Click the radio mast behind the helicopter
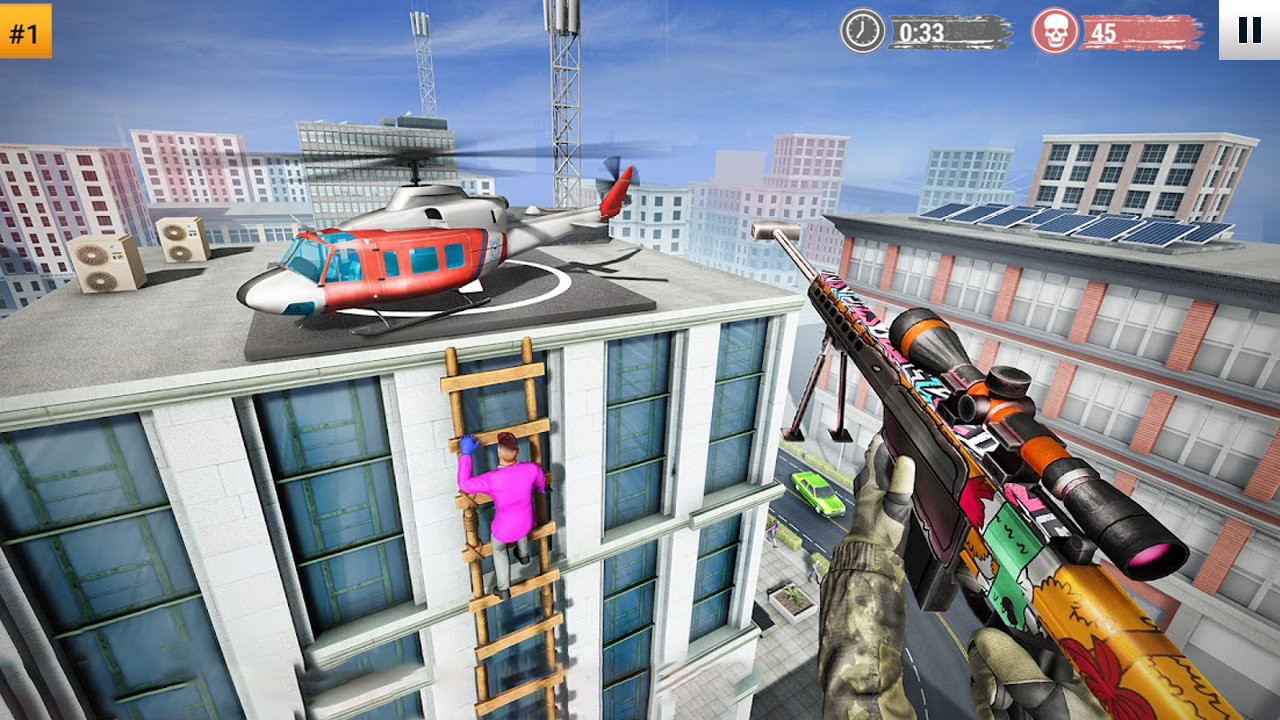This screenshot has width=1280, height=720. 560,100
